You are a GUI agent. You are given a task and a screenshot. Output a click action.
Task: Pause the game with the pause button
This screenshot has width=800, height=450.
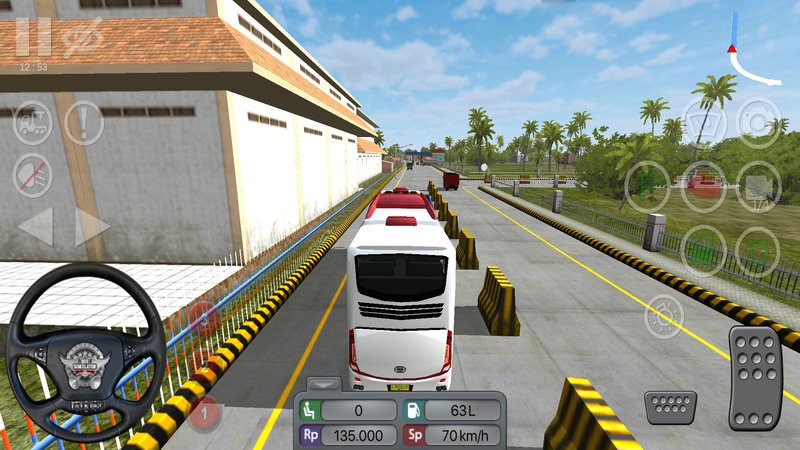[x=33, y=37]
